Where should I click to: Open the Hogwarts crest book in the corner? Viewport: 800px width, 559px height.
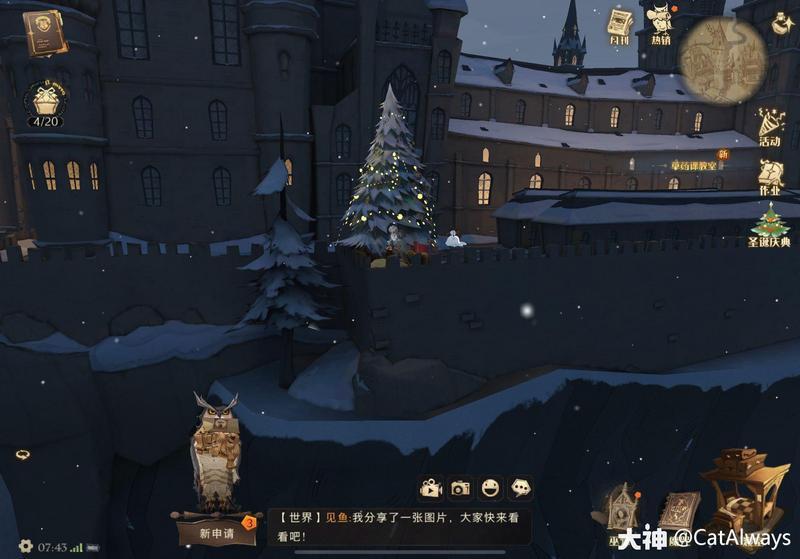click(44, 33)
